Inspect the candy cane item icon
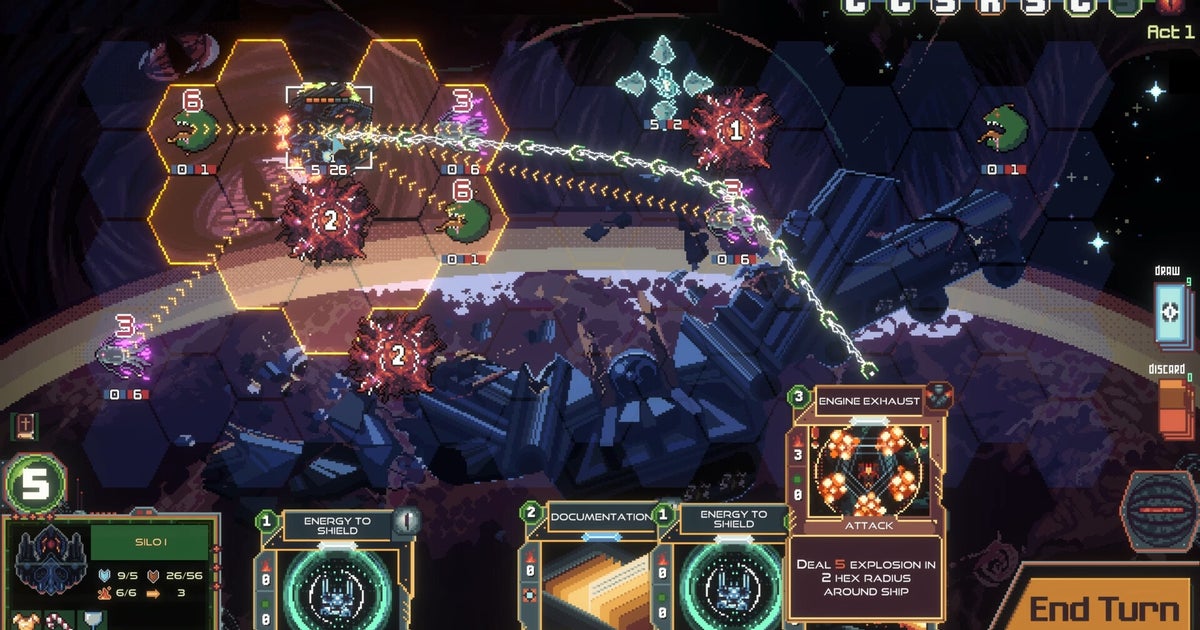Image resolution: width=1200 pixels, height=630 pixels. click(58, 621)
